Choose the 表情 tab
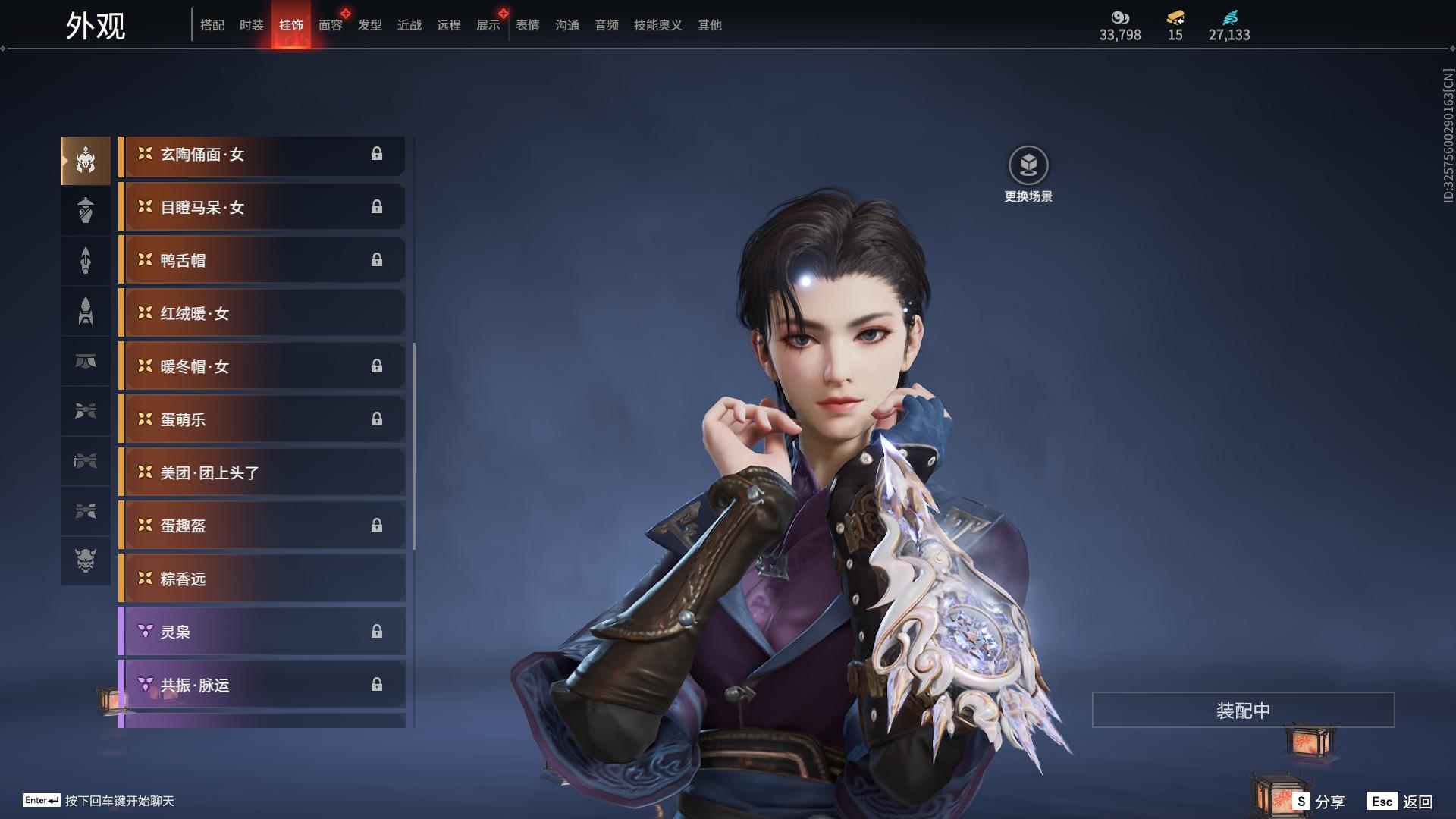 pos(527,25)
